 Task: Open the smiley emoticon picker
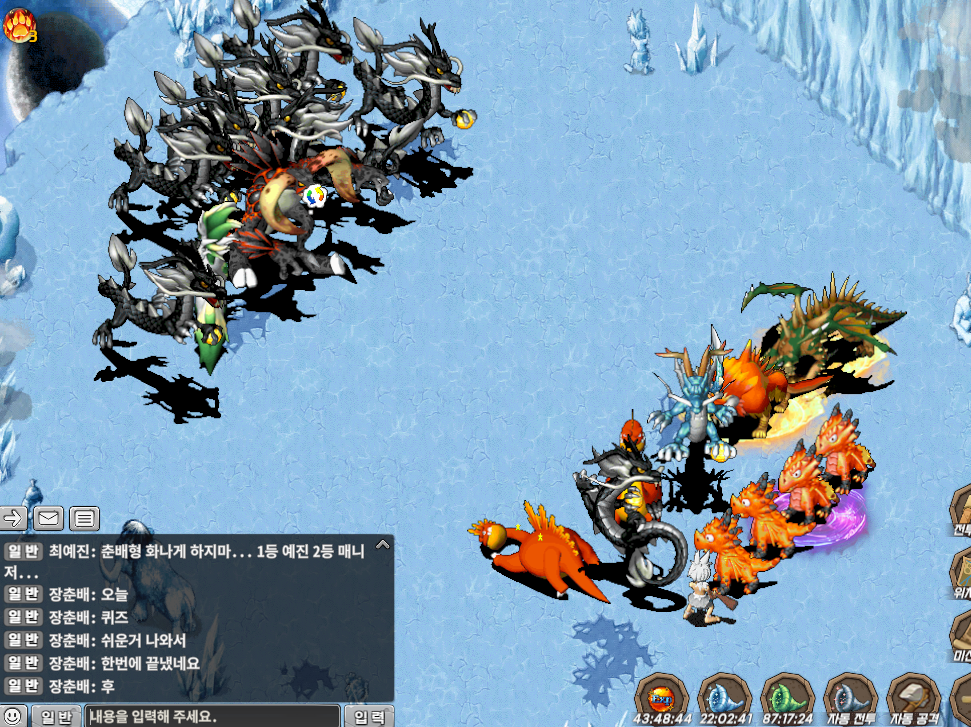(x=11, y=716)
